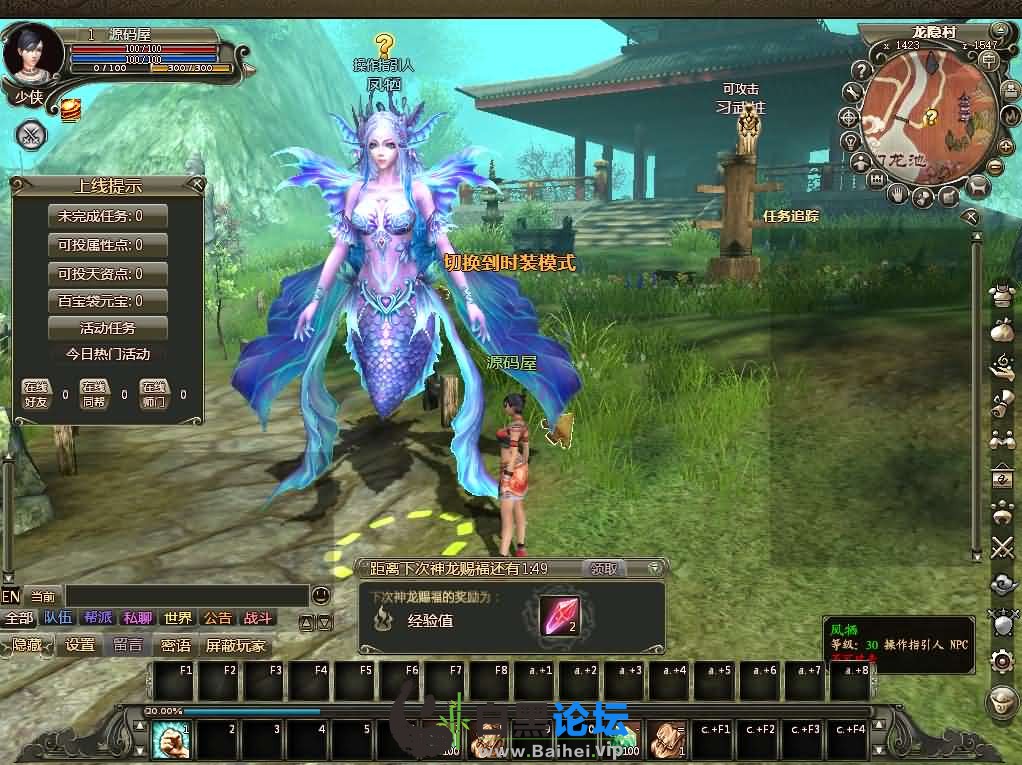Click the 屏蔽玩家 block players button

(x=237, y=645)
